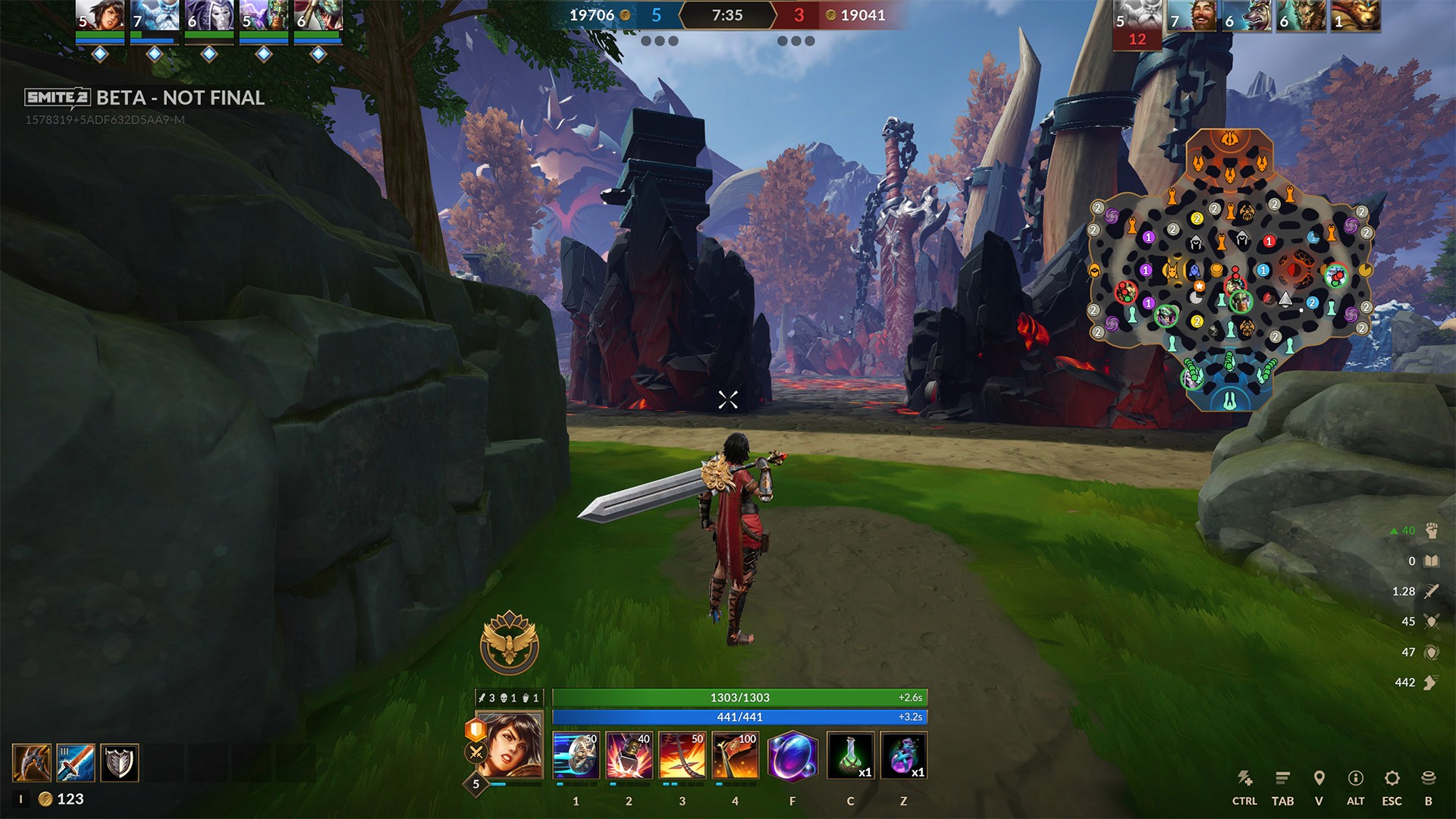
Task: Select the axe item in inventory
Action: [32, 763]
